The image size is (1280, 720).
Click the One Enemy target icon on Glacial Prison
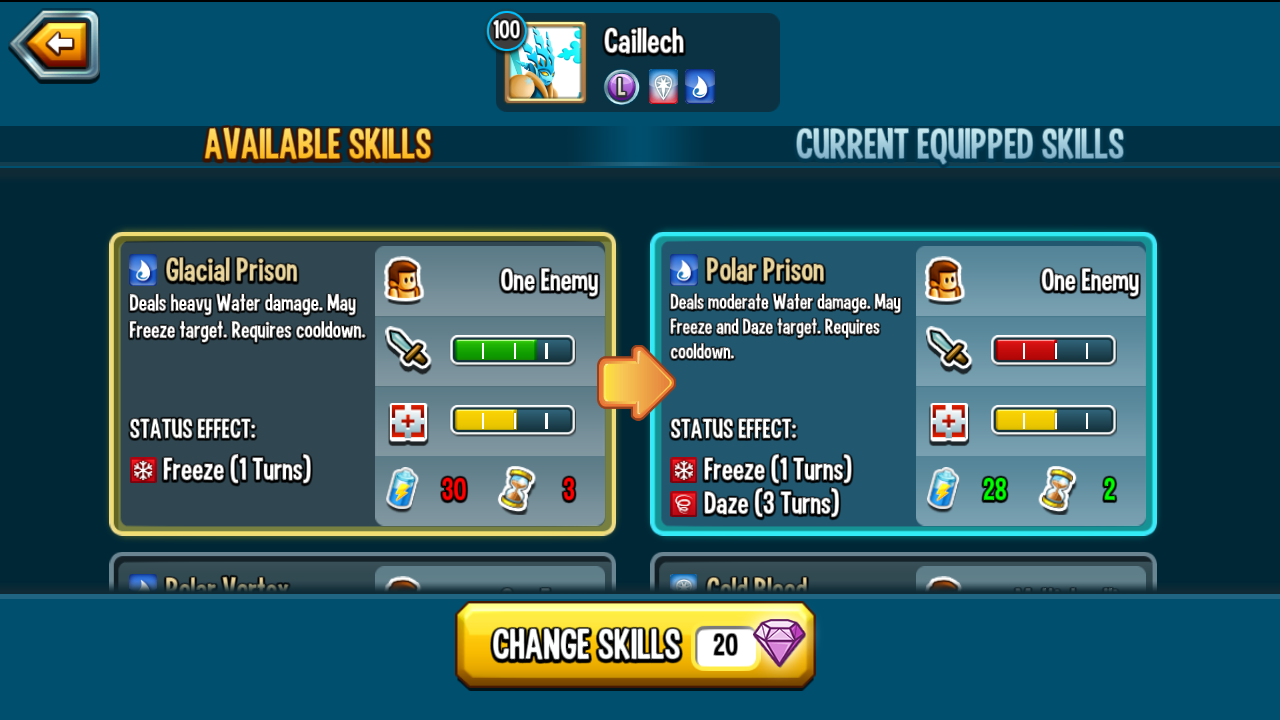pyautogui.click(x=403, y=280)
